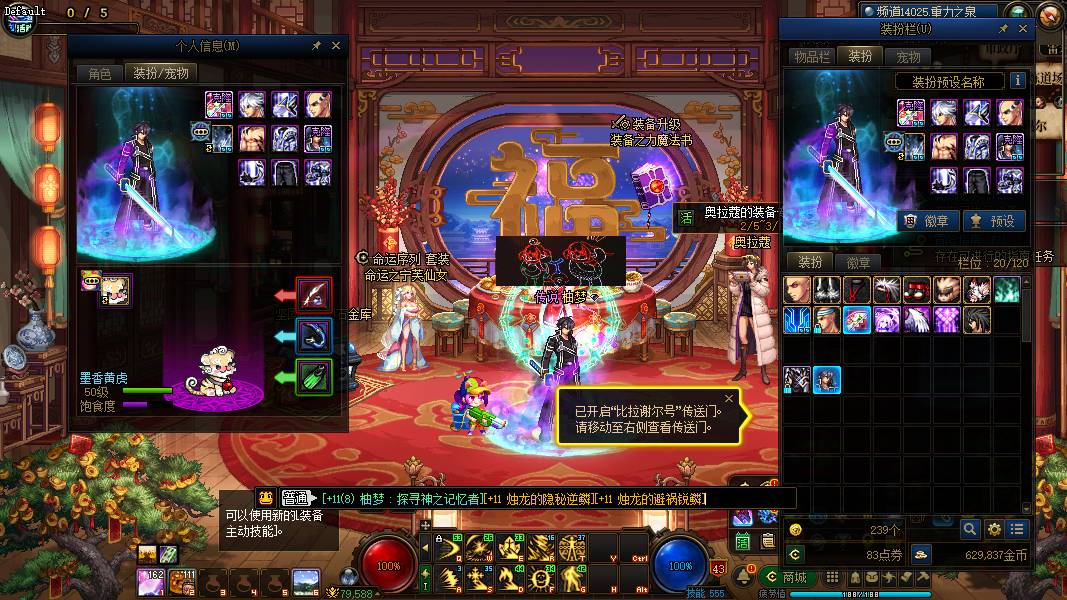Select the green pet equipment slot

pos(314,377)
